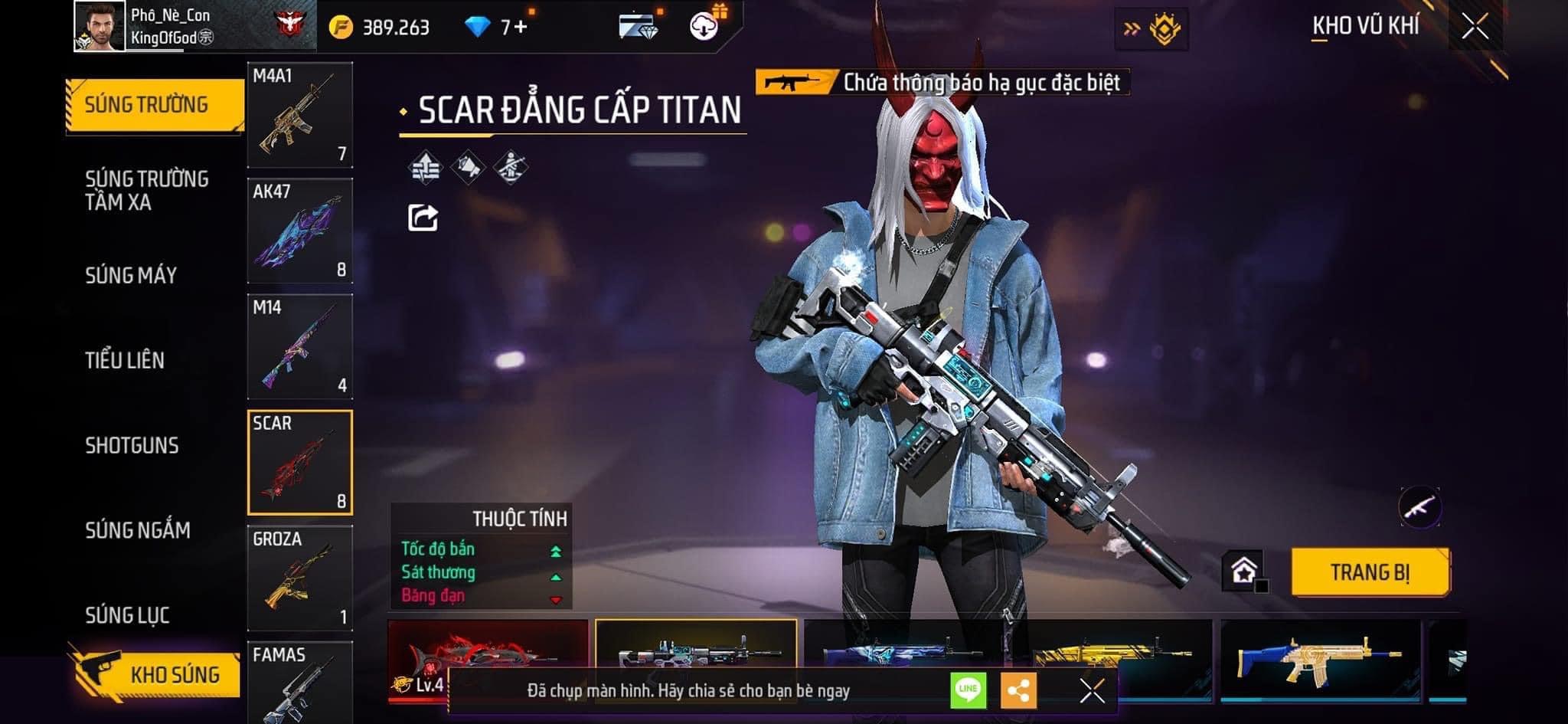Equip the skin with Trang Bị
Screen dimensions: 1568x724
[x=1370, y=572]
